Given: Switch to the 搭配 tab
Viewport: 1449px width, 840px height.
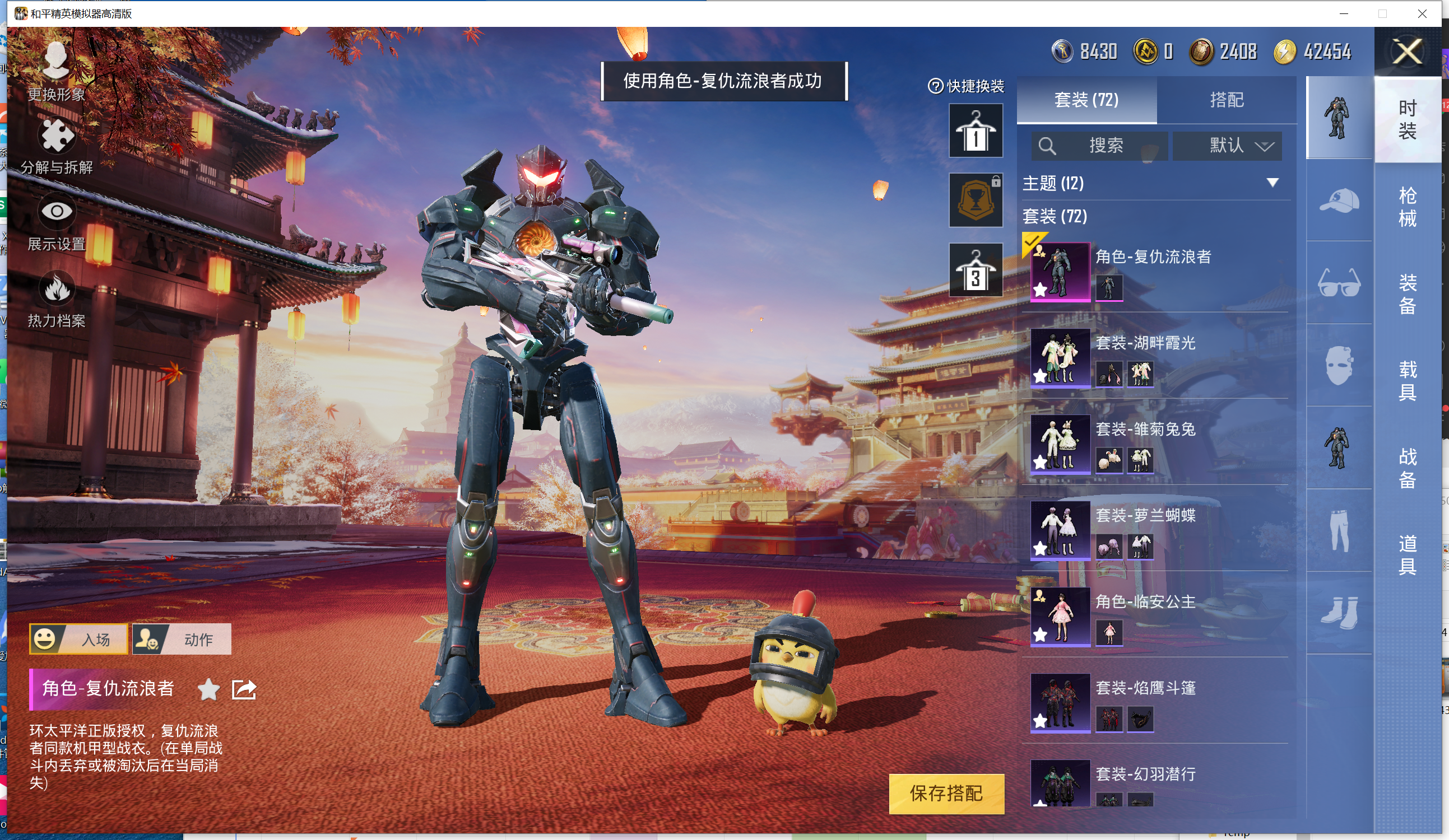Looking at the screenshot, I should point(1226,100).
